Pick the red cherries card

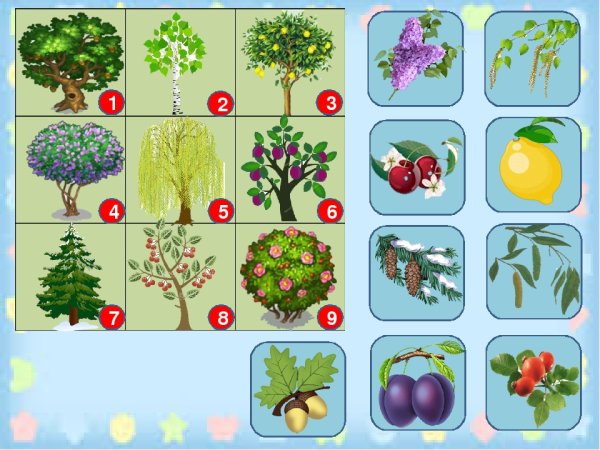tap(417, 164)
